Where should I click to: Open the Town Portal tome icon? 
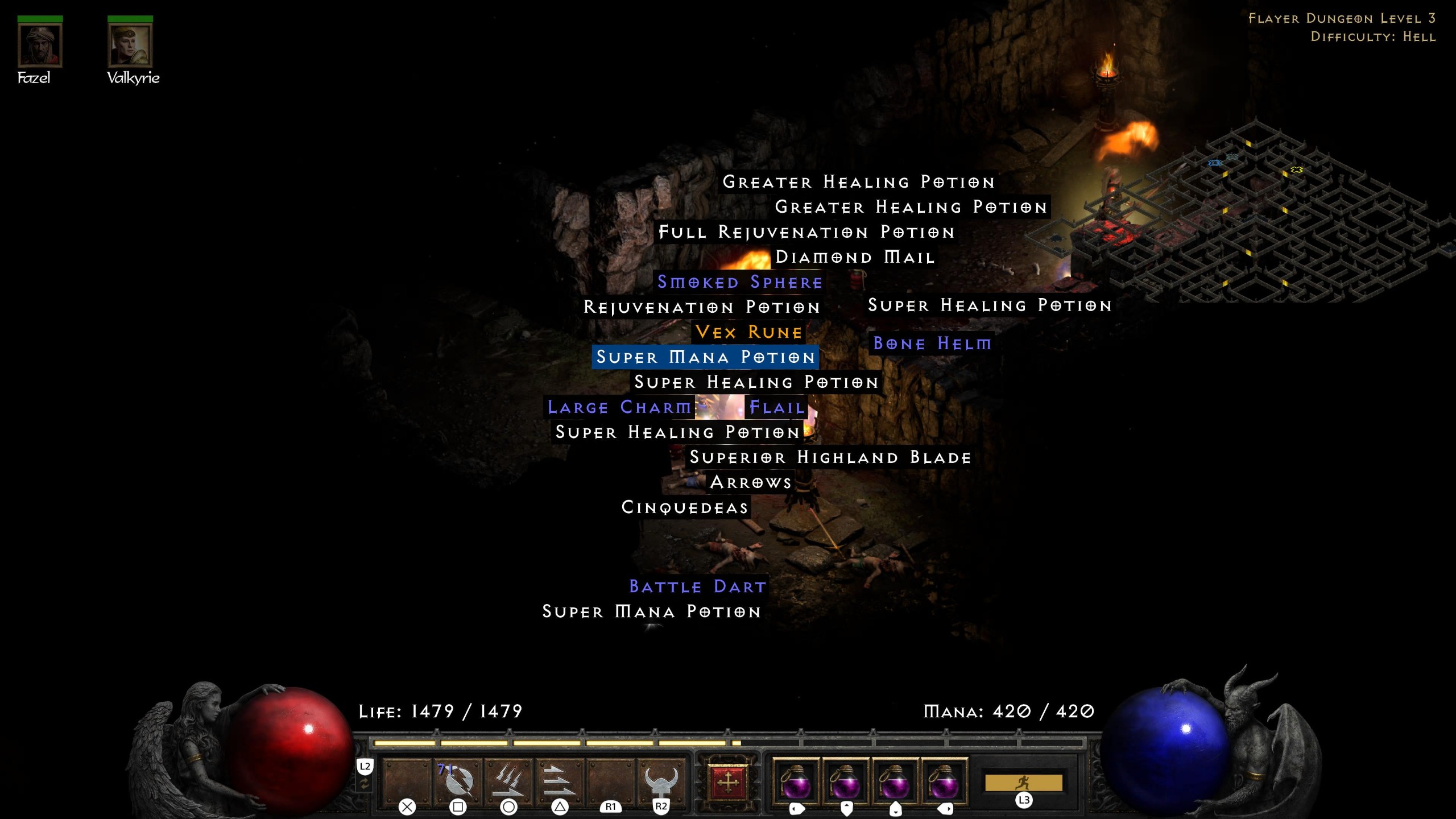point(730,782)
